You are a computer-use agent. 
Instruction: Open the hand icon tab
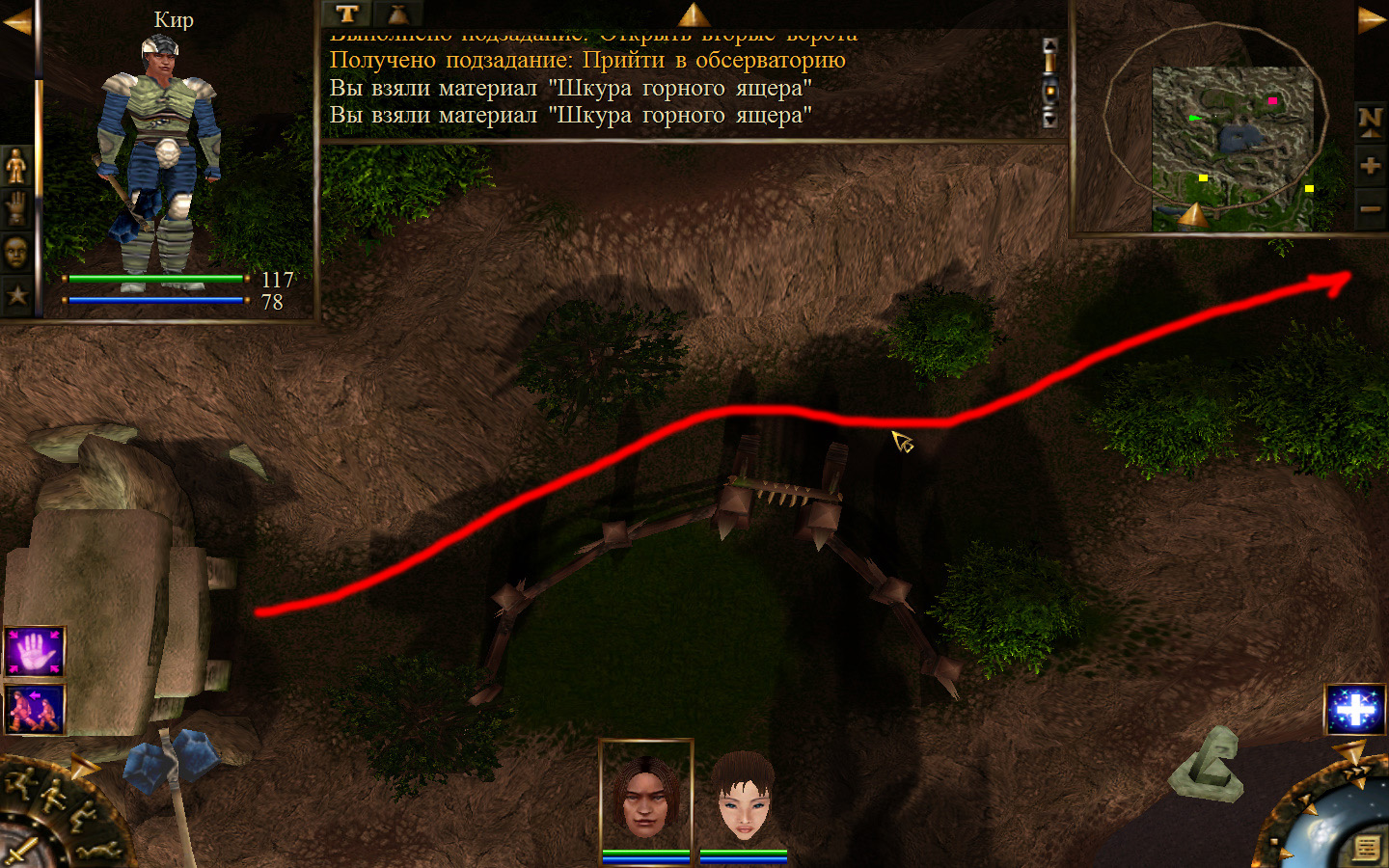(x=16, y=207)
